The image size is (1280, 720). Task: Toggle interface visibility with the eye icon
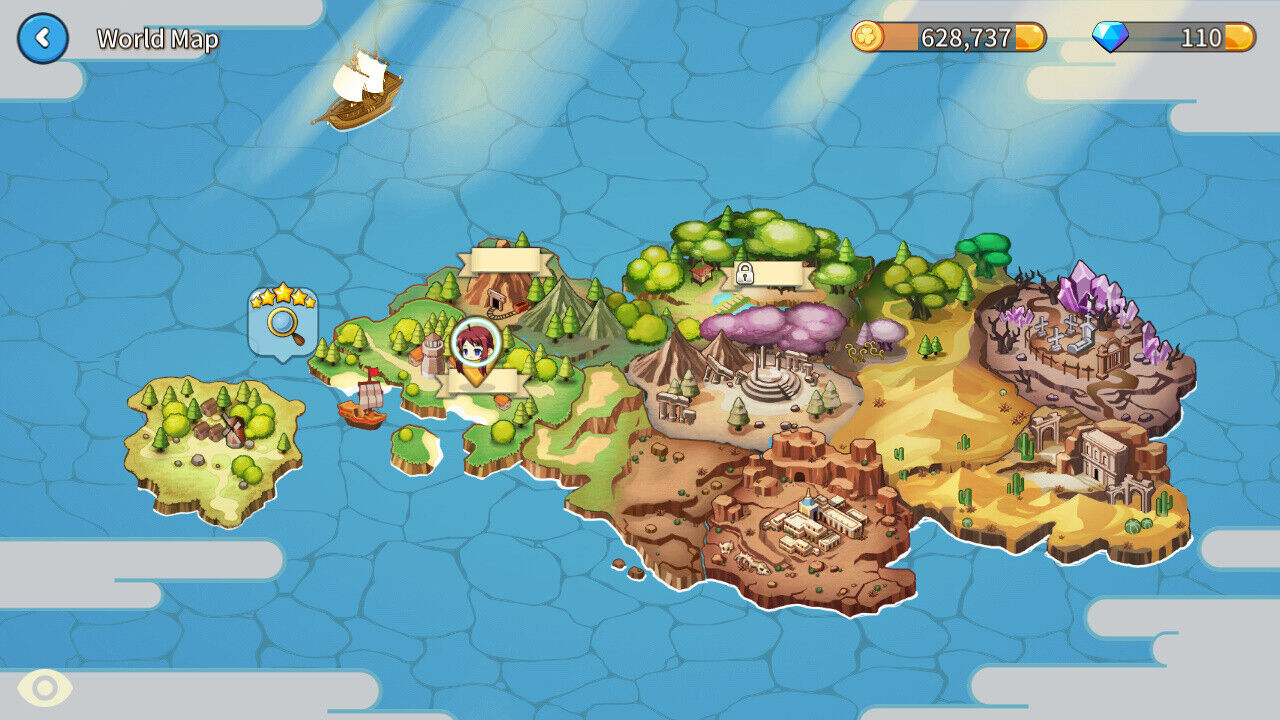45,688
